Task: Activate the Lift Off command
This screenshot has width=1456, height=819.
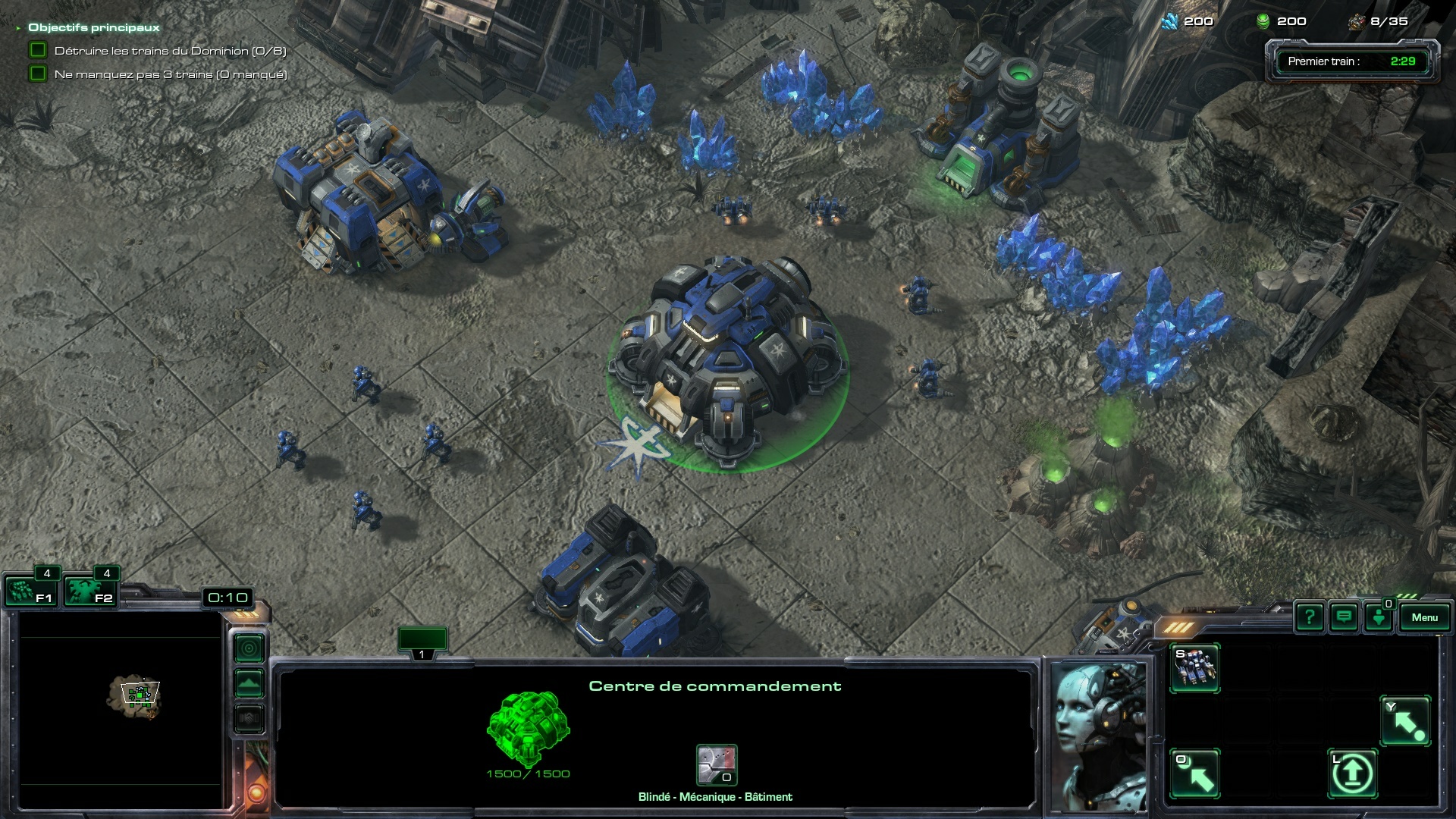Action: (1352, 774)
